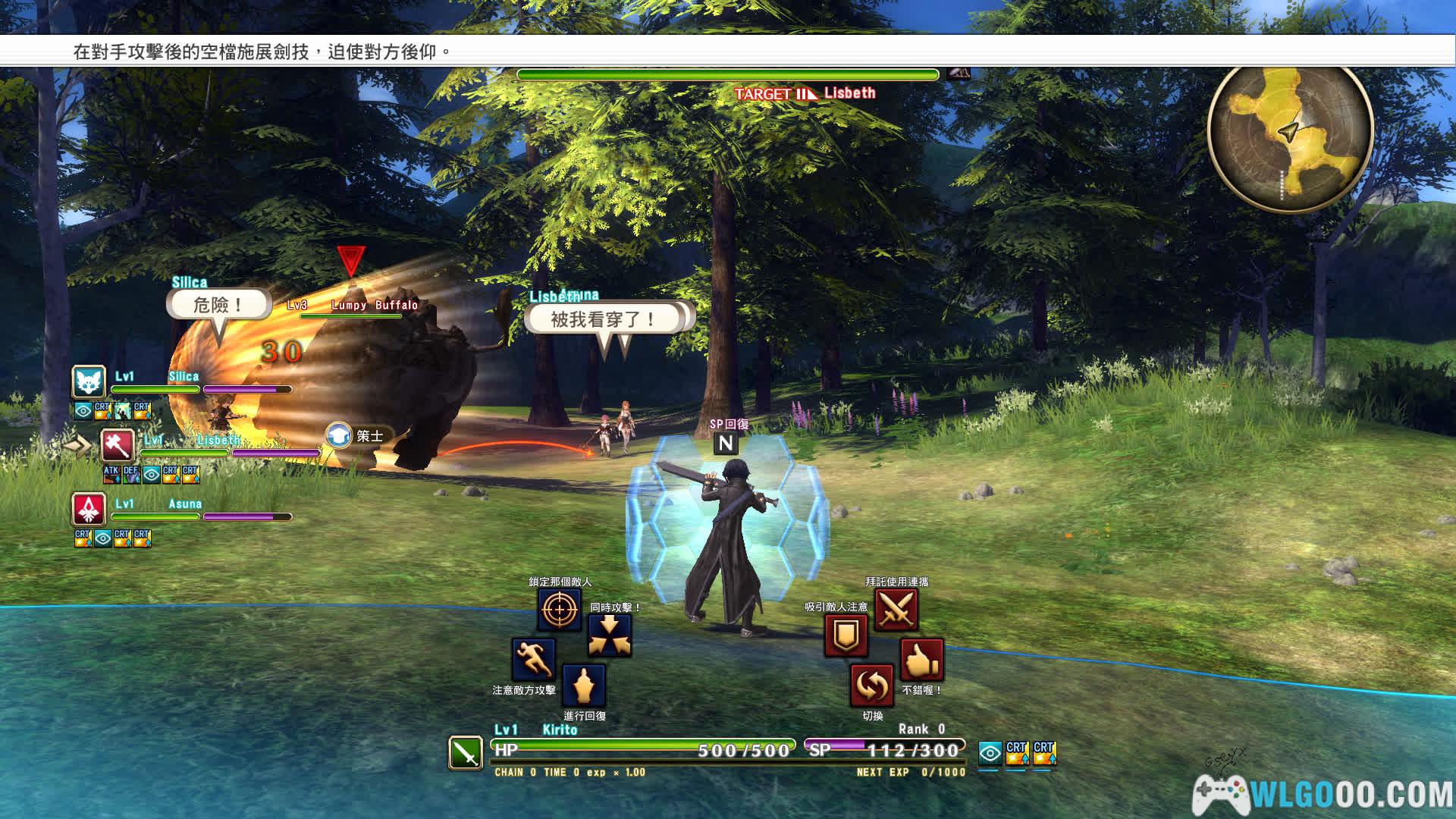
Task: Open the circular minimap
Action: pos(1290,135)
